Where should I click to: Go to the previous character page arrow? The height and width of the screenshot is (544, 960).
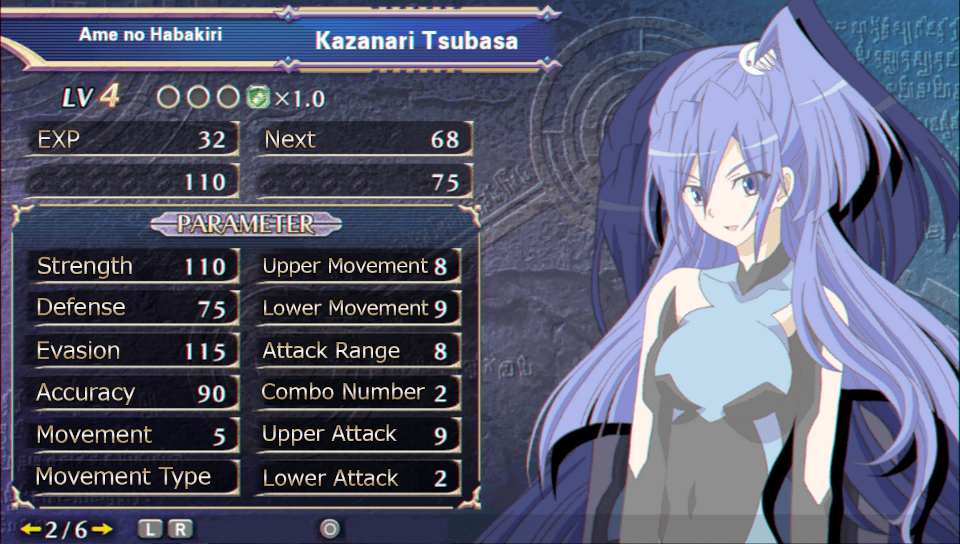click(x=30, y=528)
